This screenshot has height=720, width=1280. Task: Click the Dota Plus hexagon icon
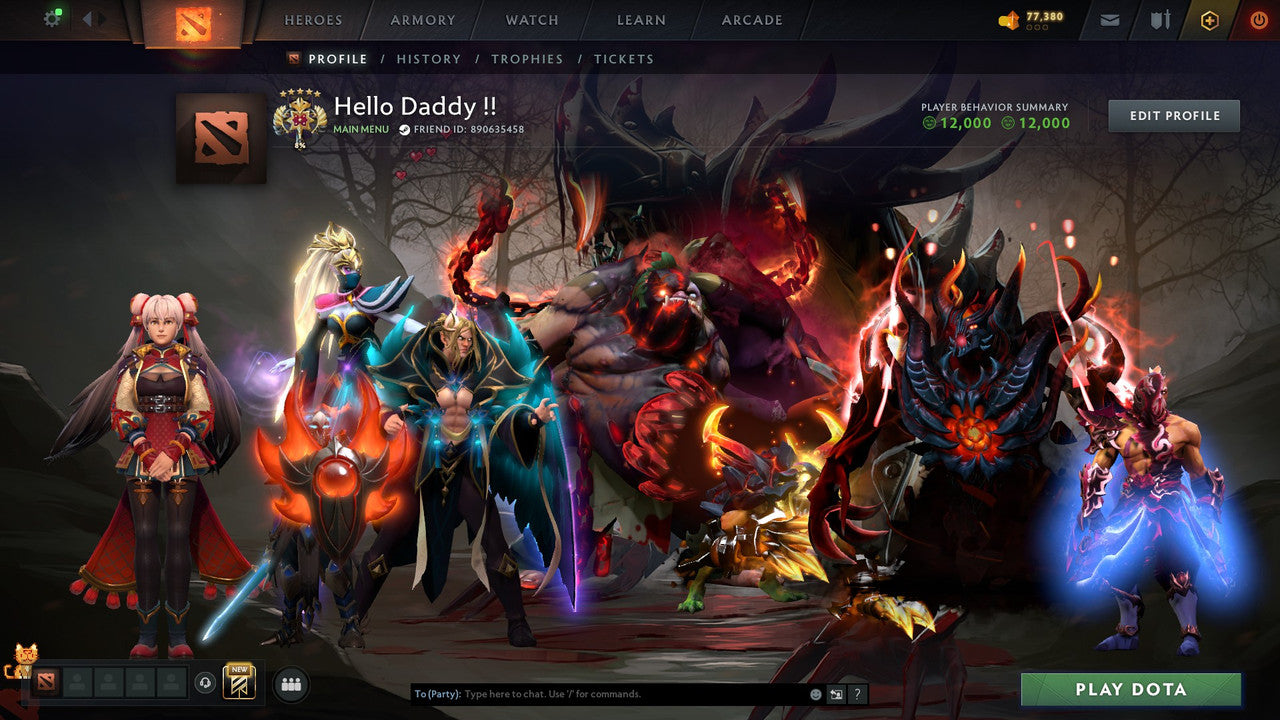pos(1210,19)
